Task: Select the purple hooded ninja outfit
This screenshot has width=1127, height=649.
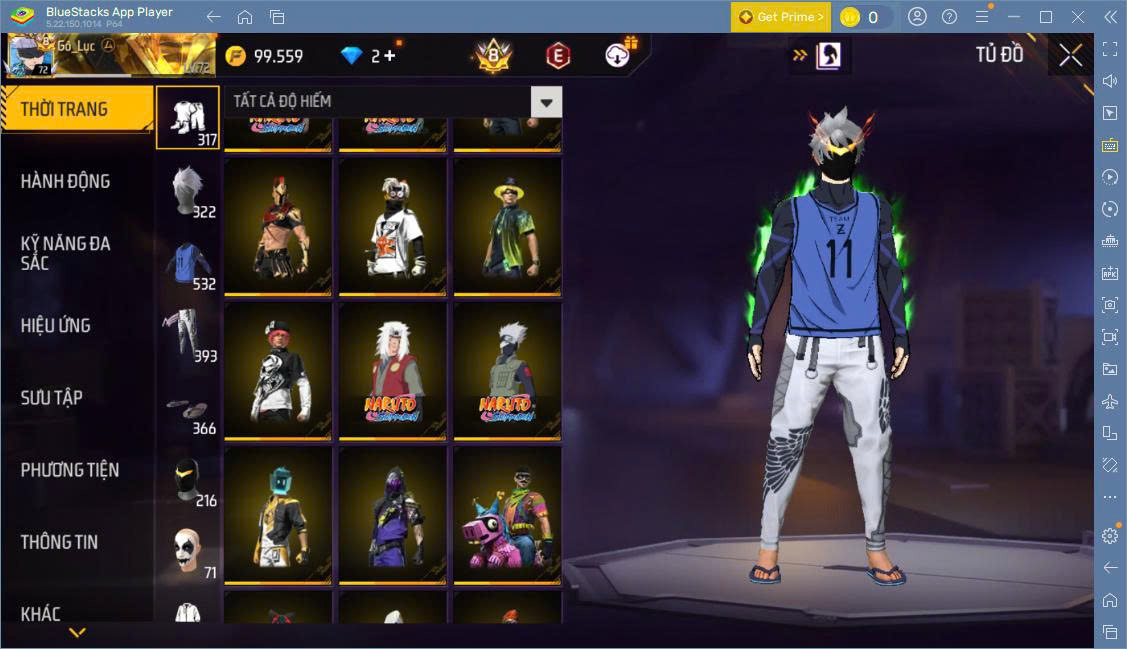Action: coord(392,514)
